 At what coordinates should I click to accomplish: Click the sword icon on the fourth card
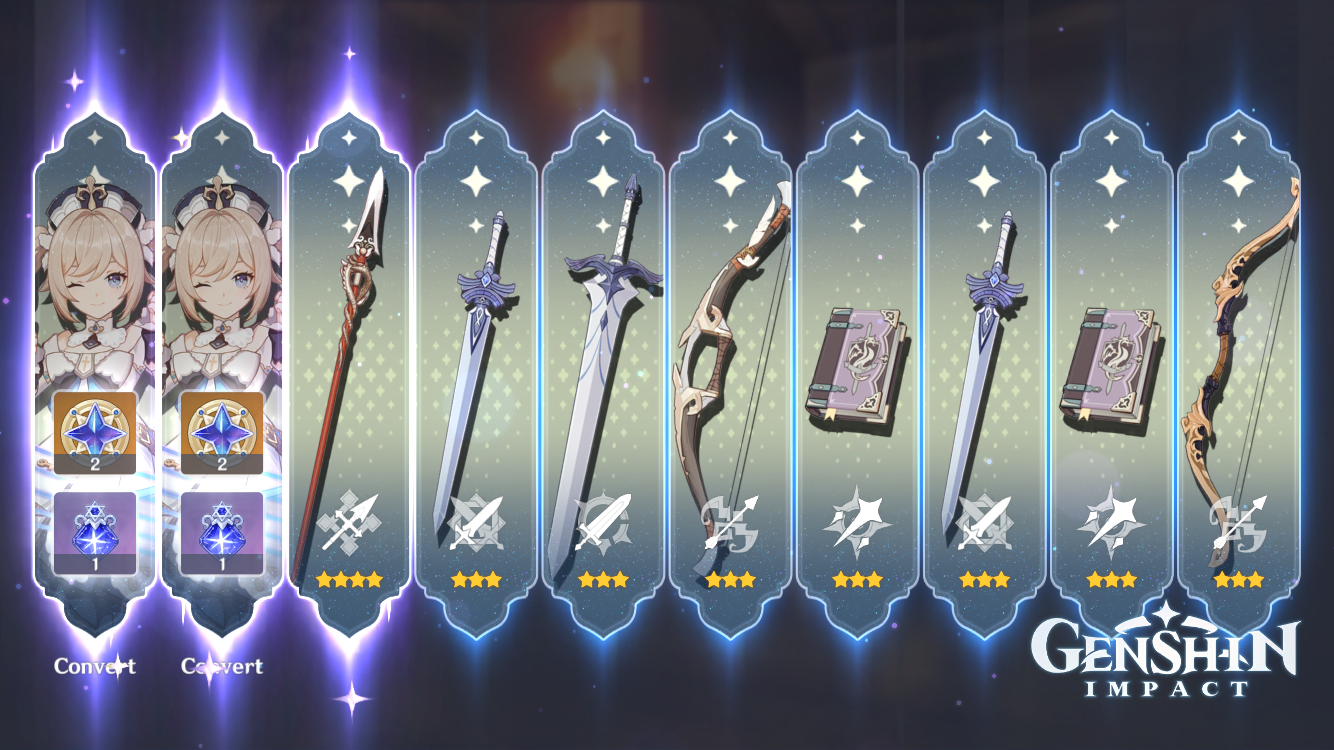point(477,520)
